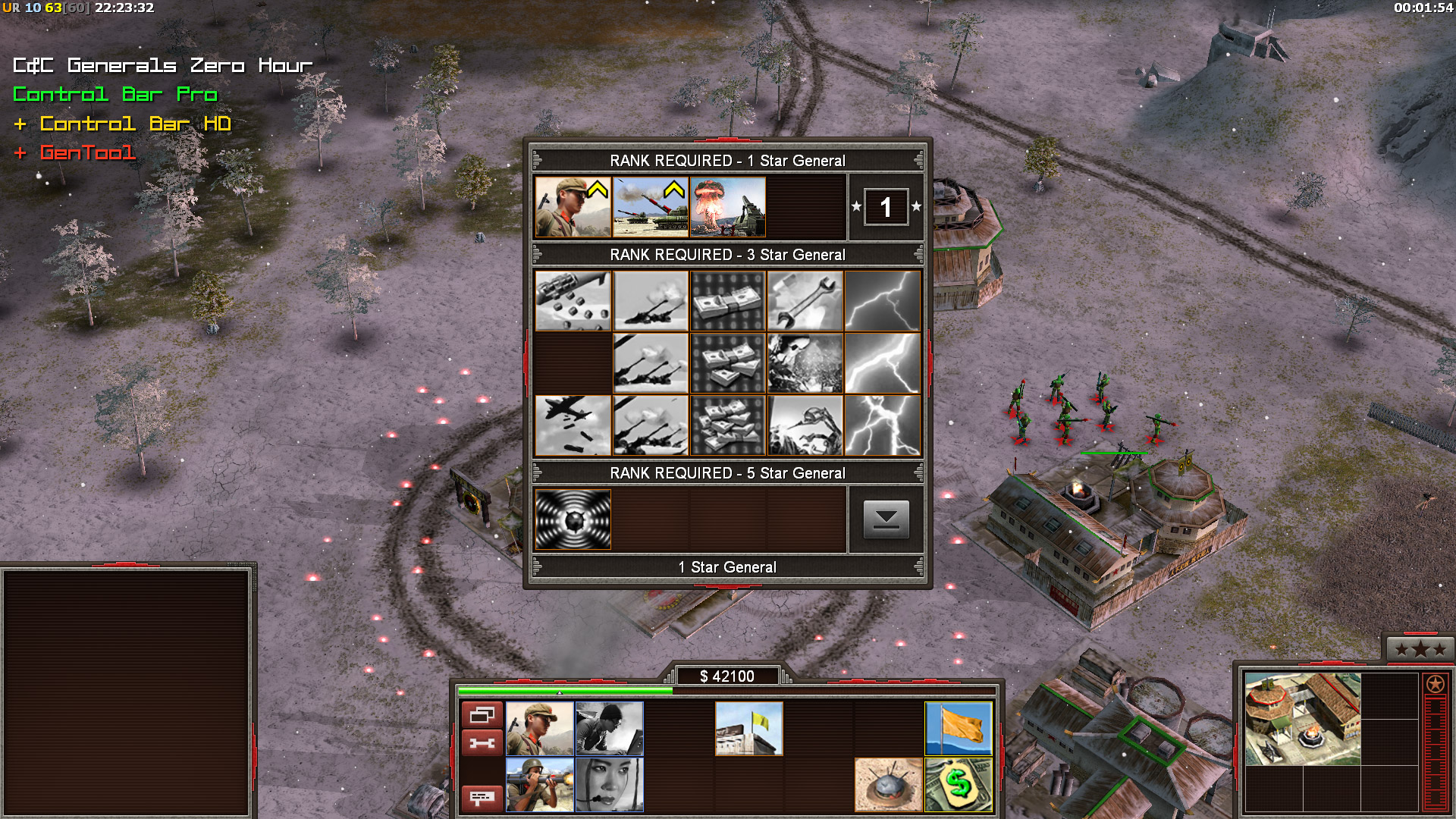Select the greyed-out Hacker unit button
Viewport: 1456px width, 819px height.
[609, 729]
